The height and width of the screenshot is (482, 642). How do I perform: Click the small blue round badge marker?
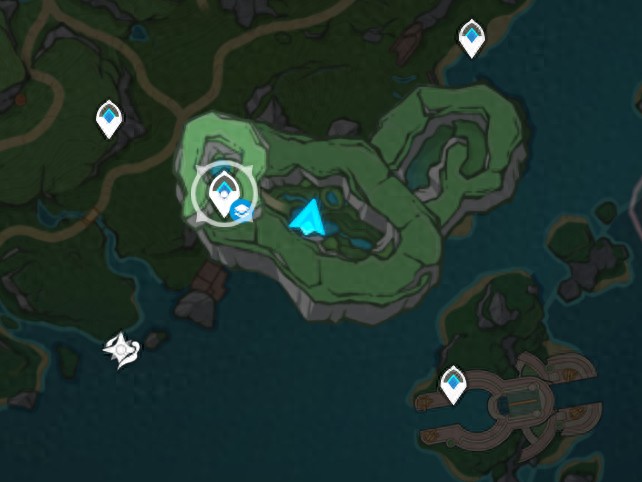pos(240,211)
